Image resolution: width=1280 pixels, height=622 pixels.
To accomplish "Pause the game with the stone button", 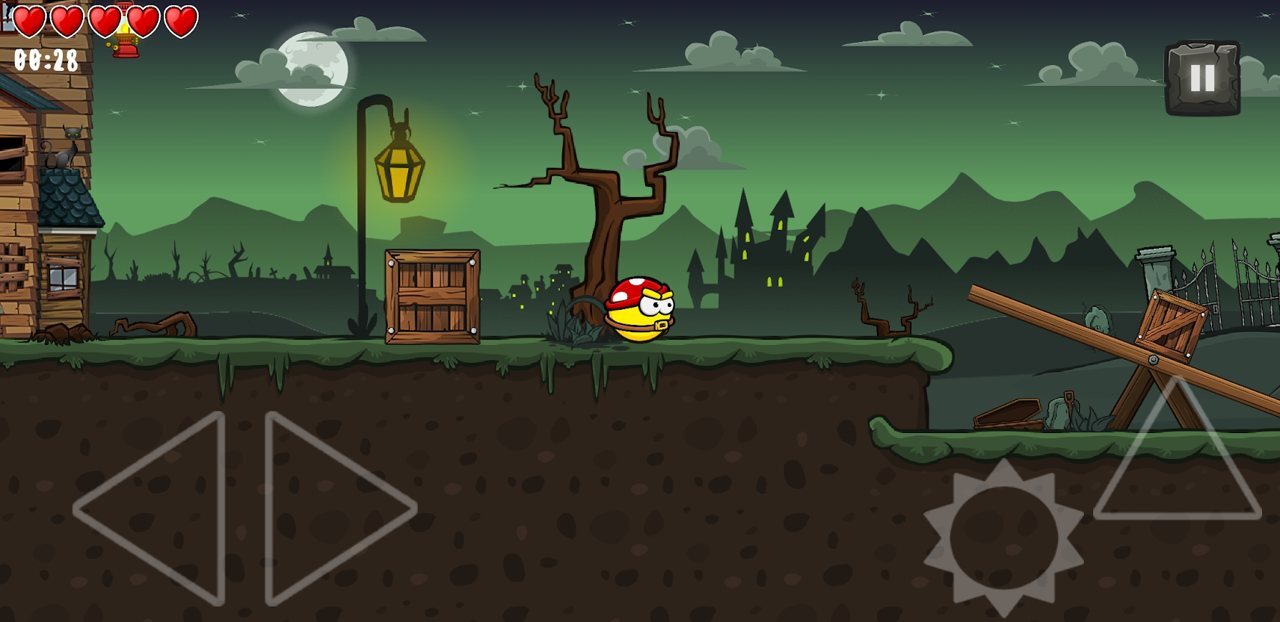I will coord(1202,78).
